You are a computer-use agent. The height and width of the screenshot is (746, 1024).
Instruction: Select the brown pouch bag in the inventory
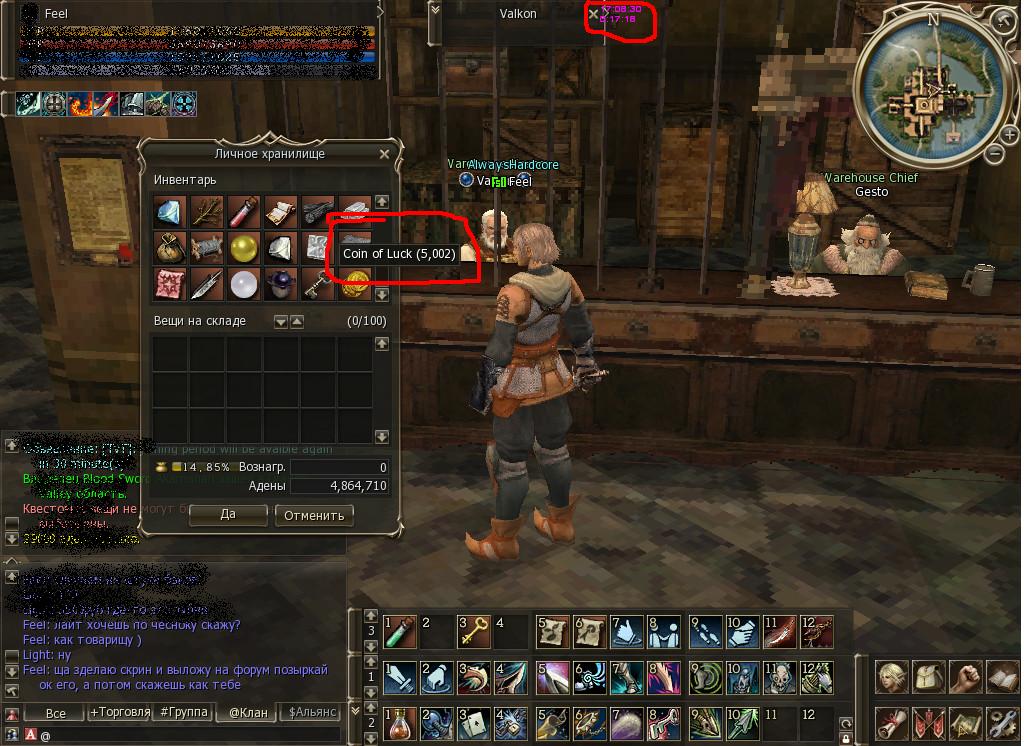point(170,247)
